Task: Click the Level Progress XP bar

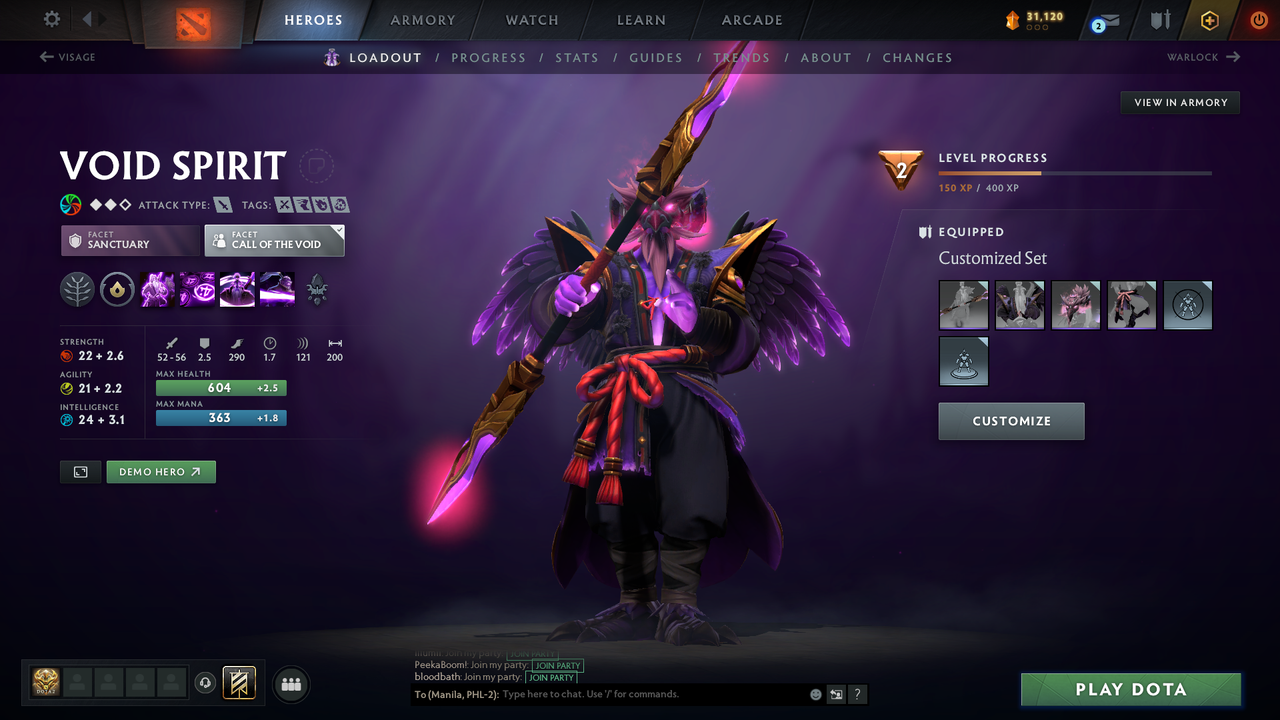Action: click(1075, 172)
